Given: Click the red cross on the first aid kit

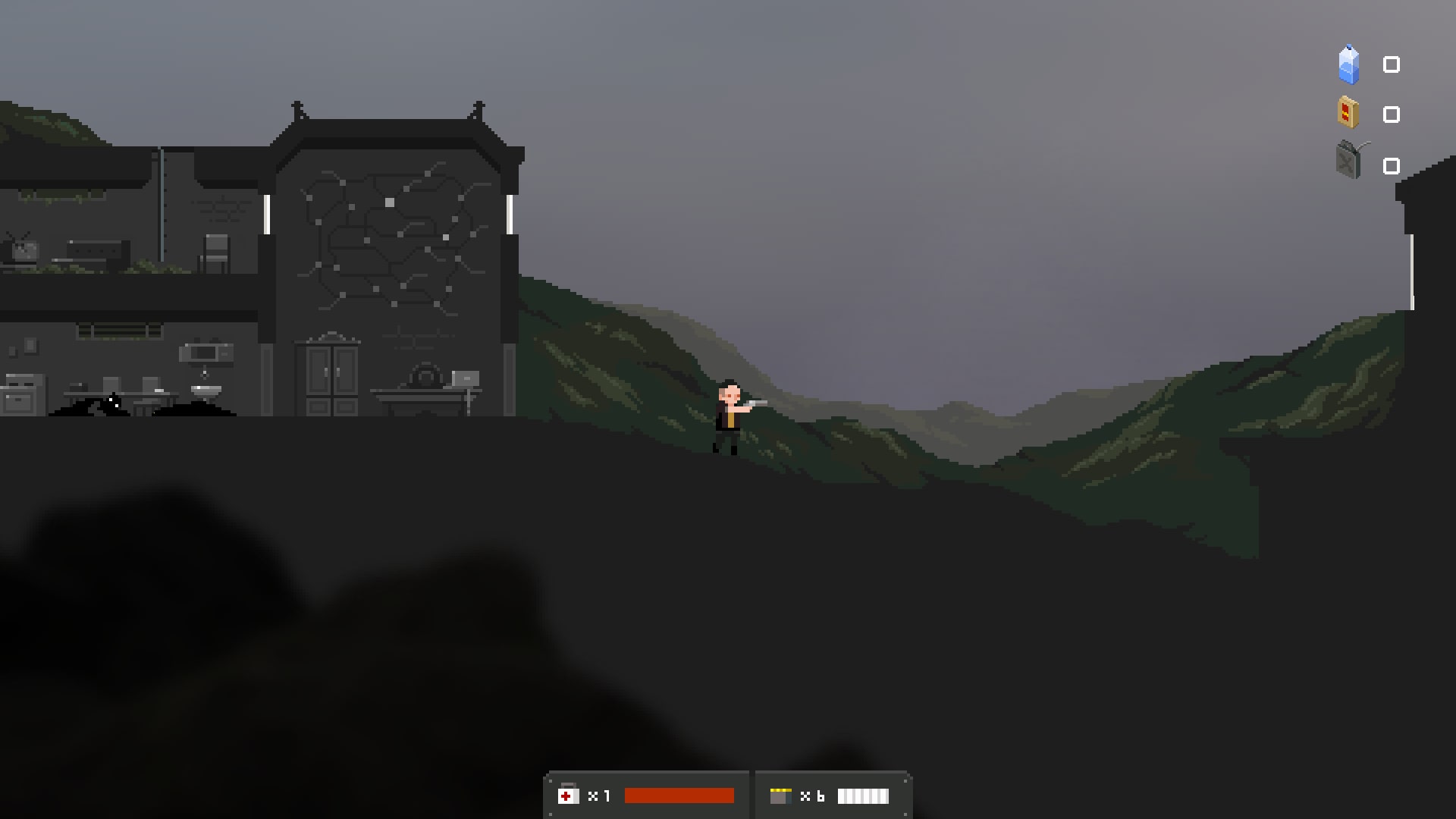Looking at the screenshot, I should coord(566,795).
